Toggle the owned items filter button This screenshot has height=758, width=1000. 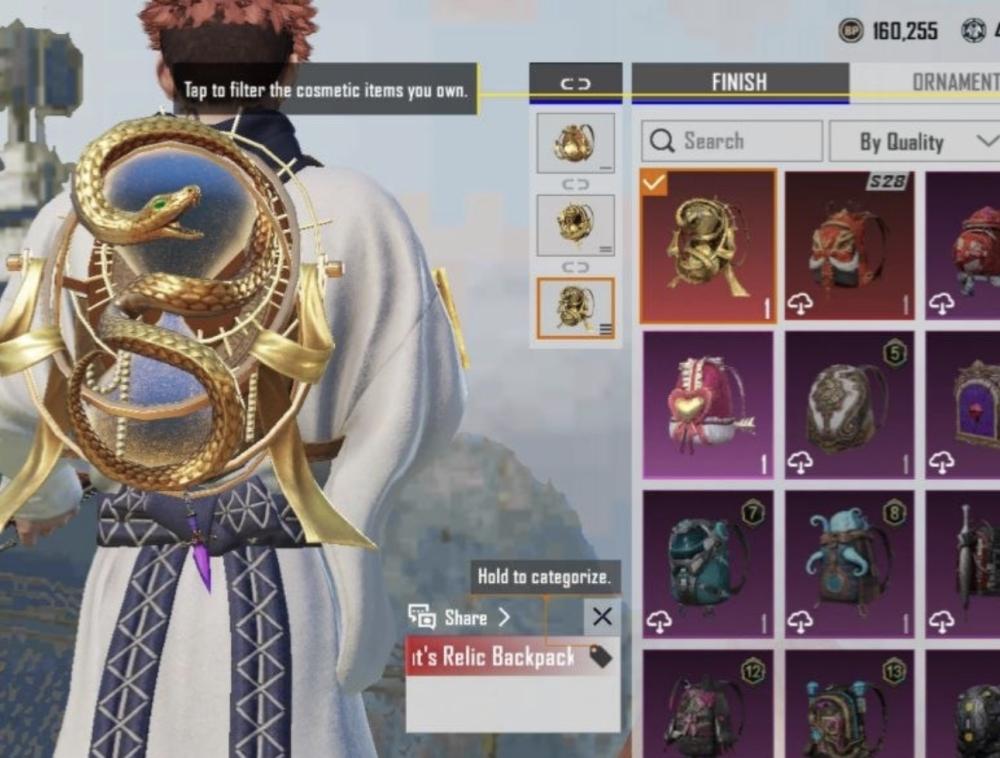point(575,83)
